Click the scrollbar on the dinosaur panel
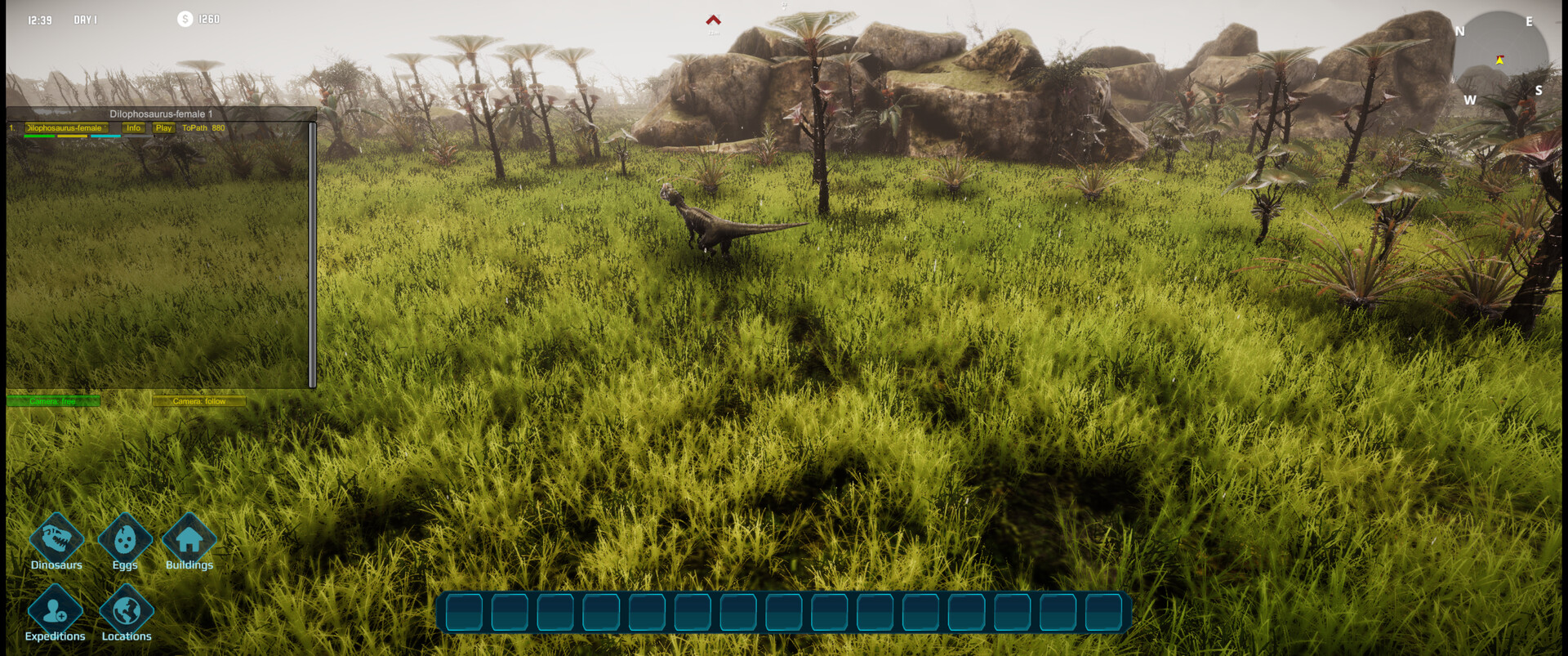The width and height of the screenshot is (1568, 656). click(311, 253)
